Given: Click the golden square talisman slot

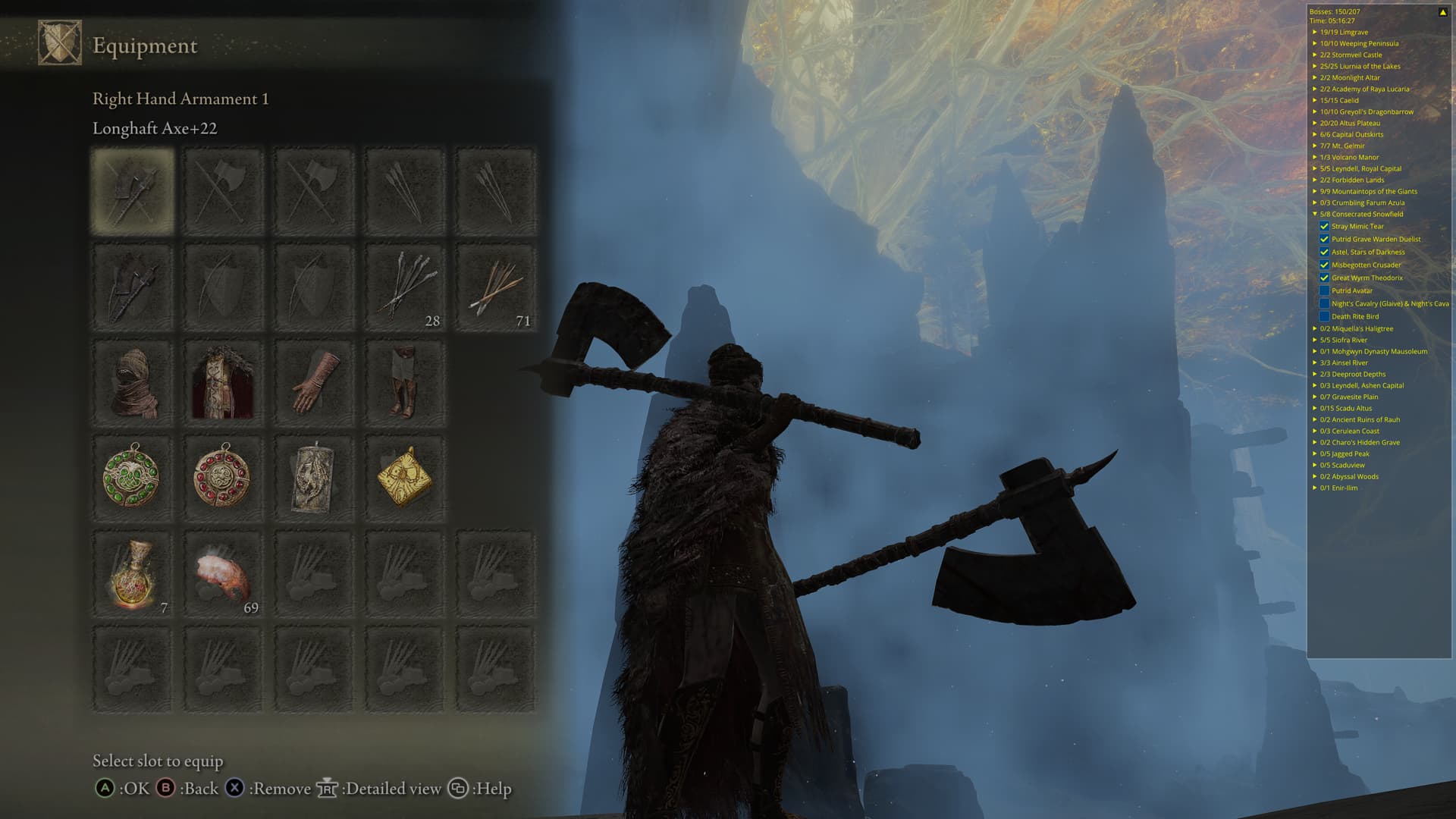Looking at the screenshot, I should [x=405, y=478].
